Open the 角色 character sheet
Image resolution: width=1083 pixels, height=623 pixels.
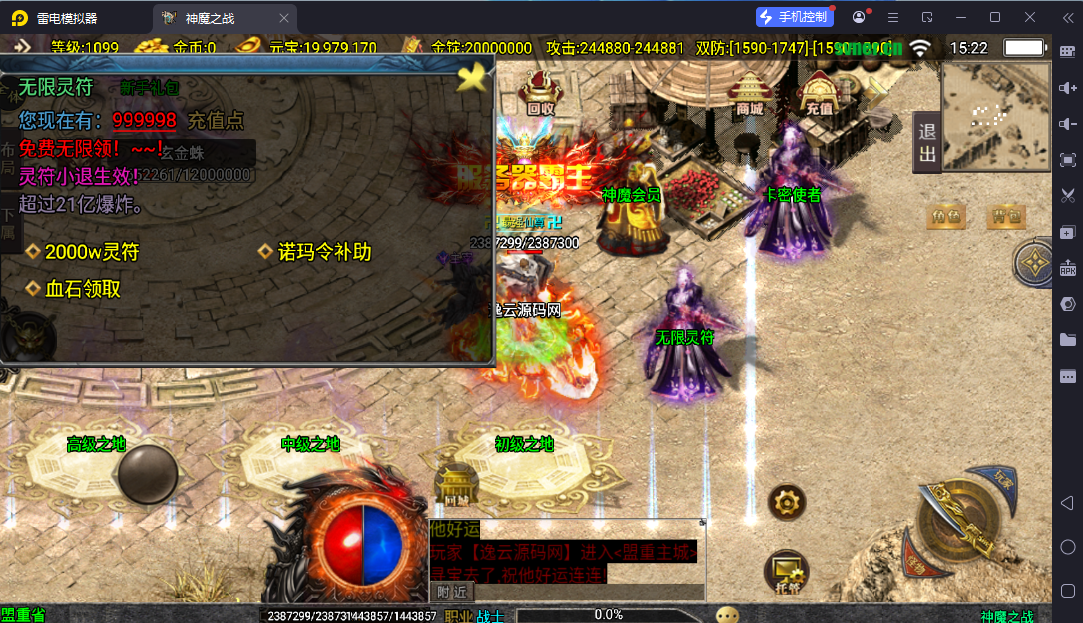(945, 215)
